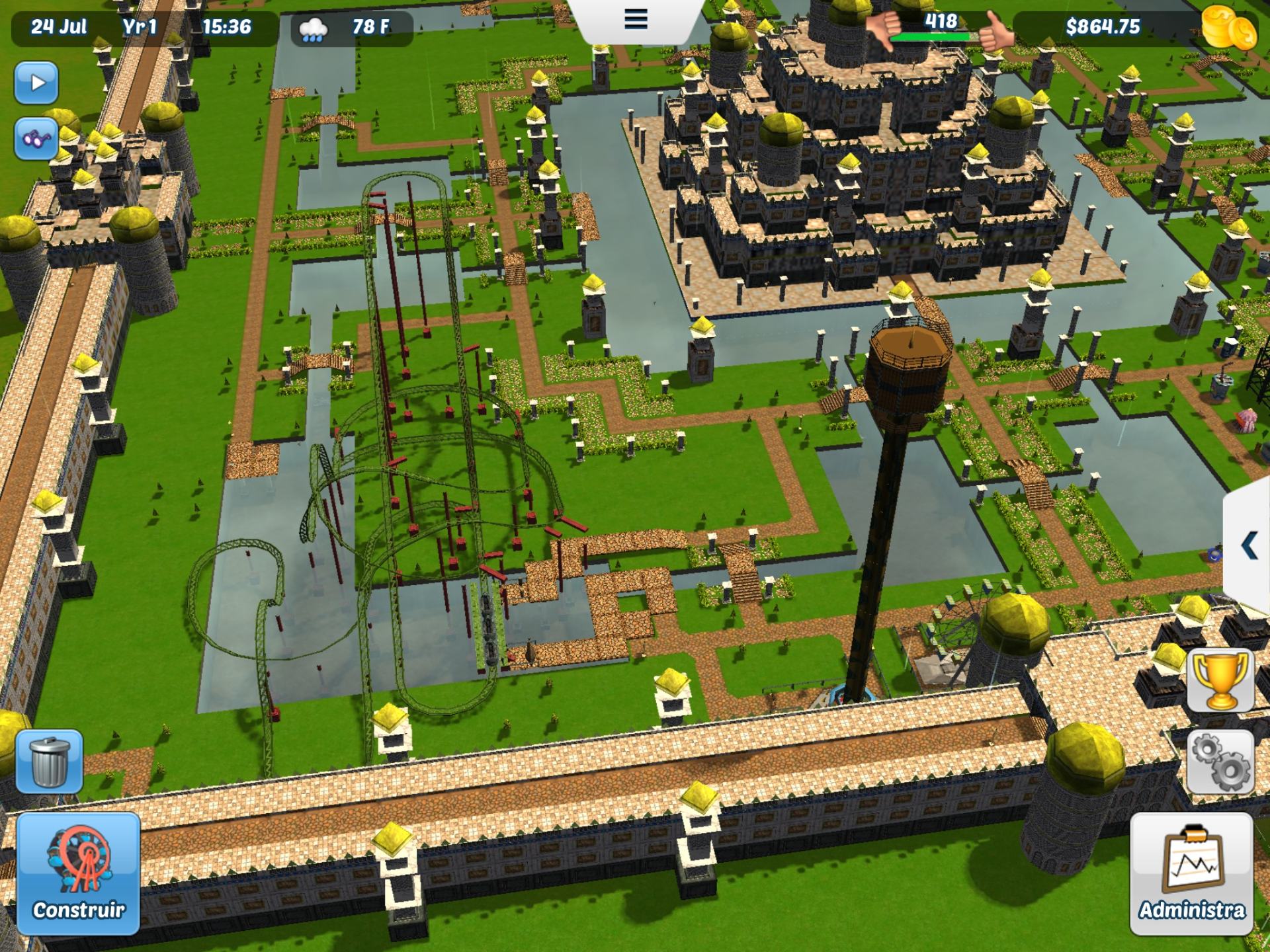Screen dimensions: 1270x952
Task: Toggle game speed with the play button
Action: pyautogui.click(x=38, y=82)
